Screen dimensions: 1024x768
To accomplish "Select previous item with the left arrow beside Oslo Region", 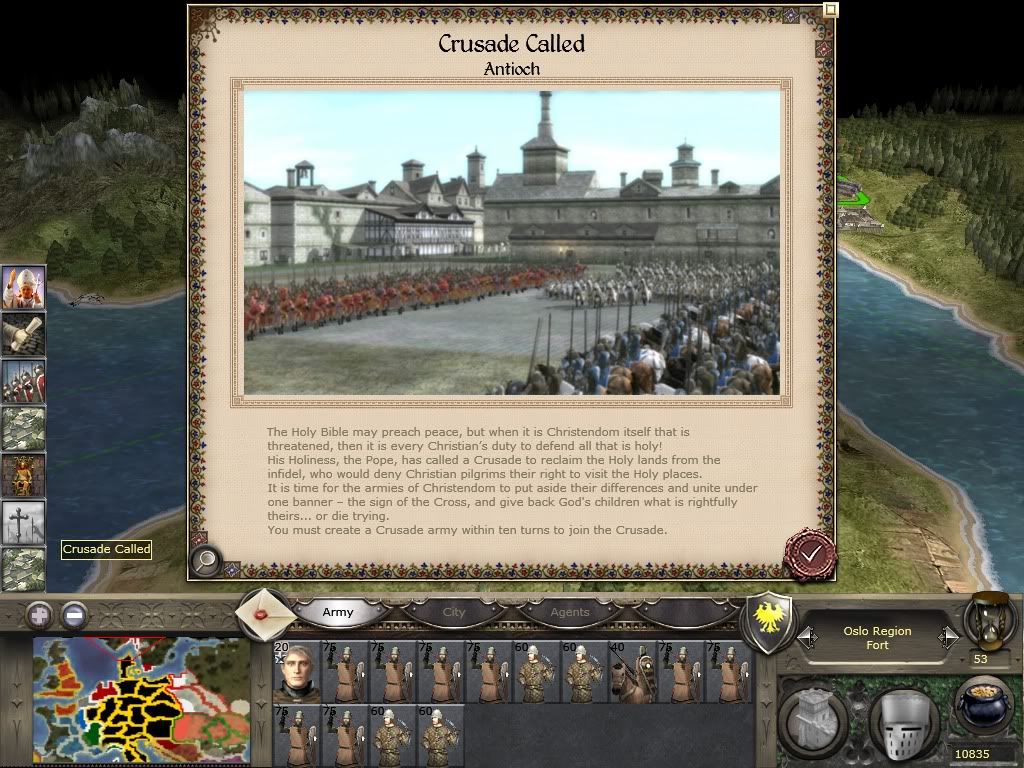I will coord(806,636).
